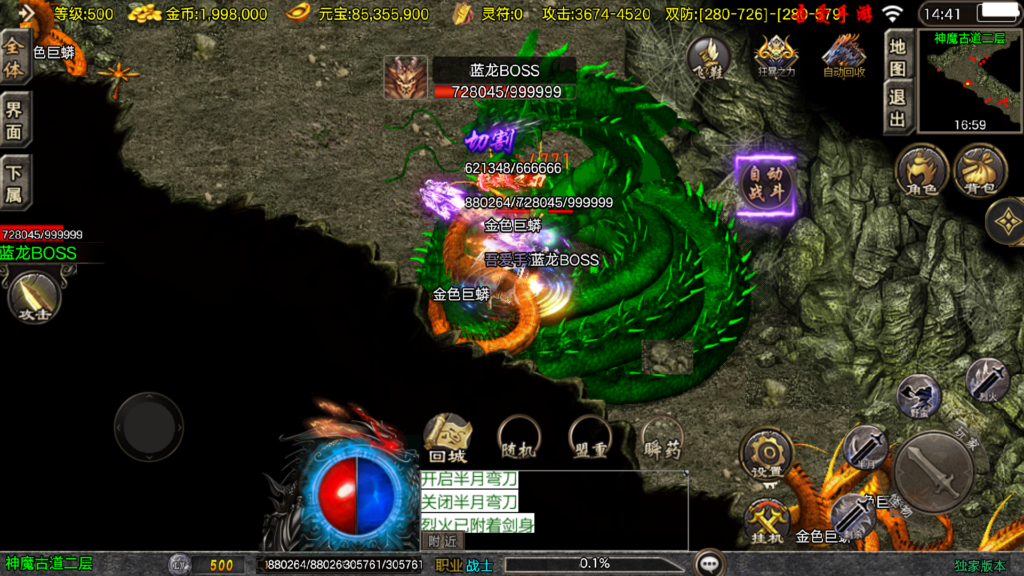The image size is (1024, 576).
Task: Select the 全体 tab on left edge
Action: click(14, 58)
